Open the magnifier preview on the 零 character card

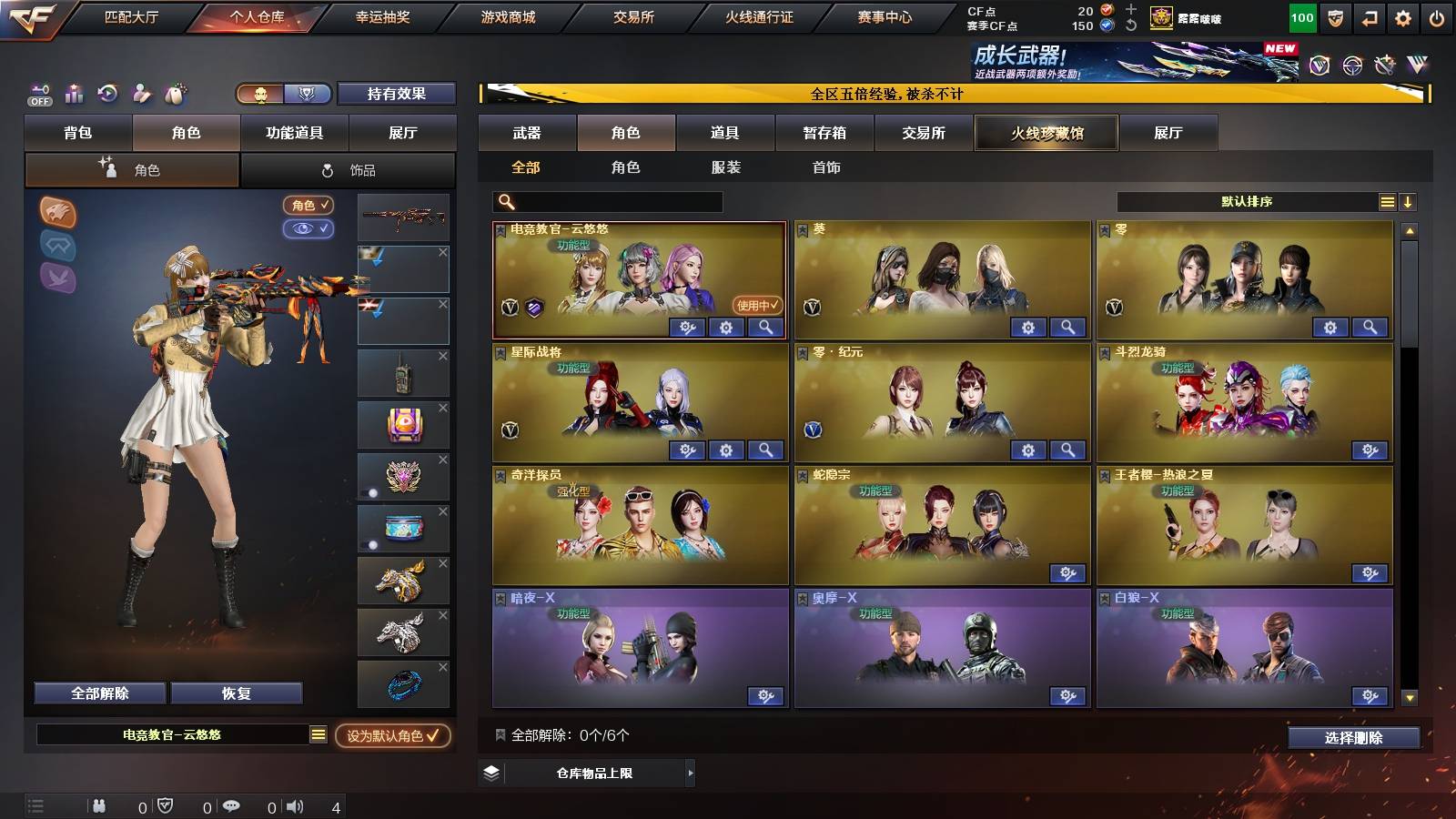(x=1369, y=327)
